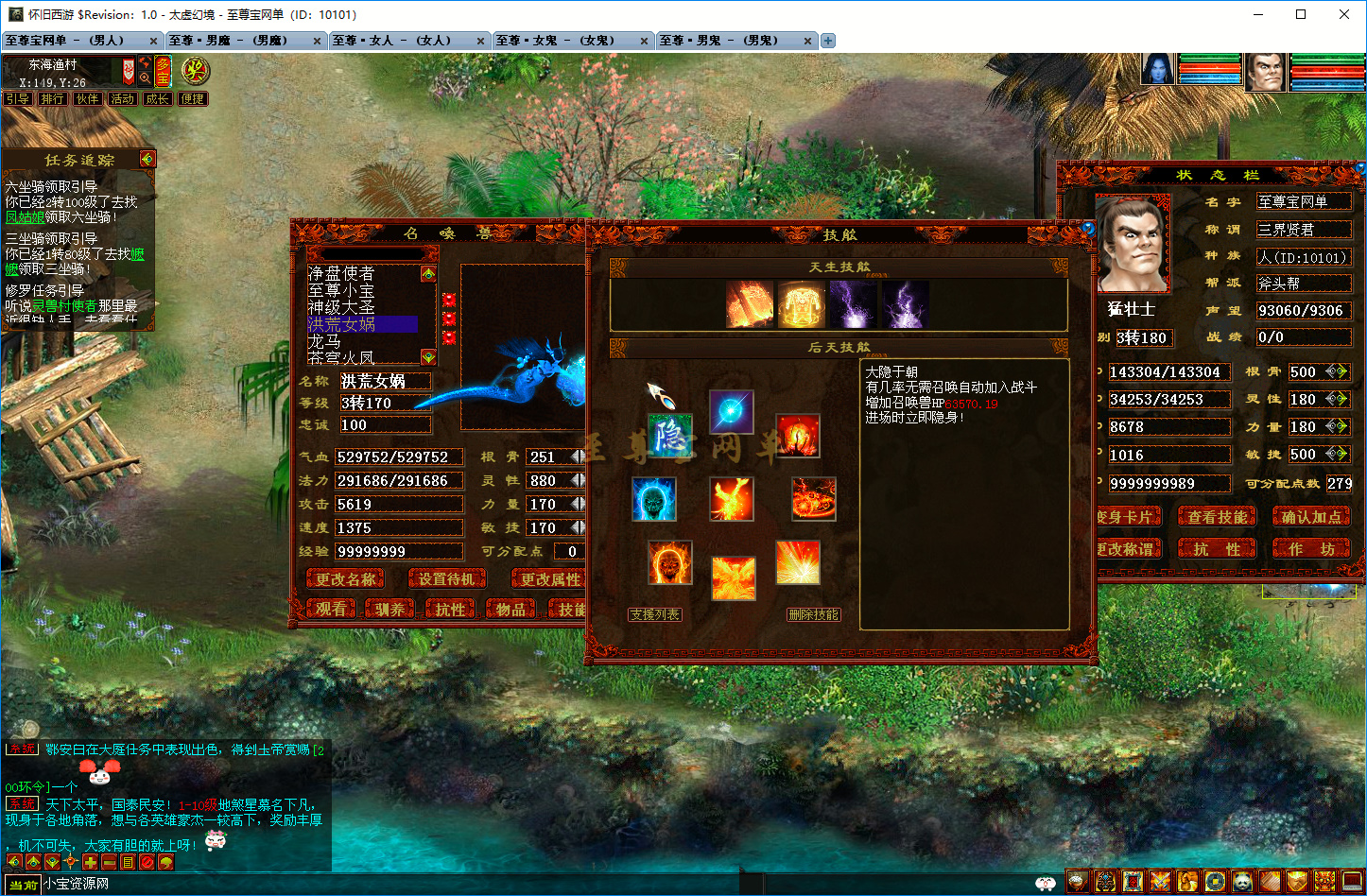Select 龙马 in the summon list
1367x896 pixels.
point(325,341)
